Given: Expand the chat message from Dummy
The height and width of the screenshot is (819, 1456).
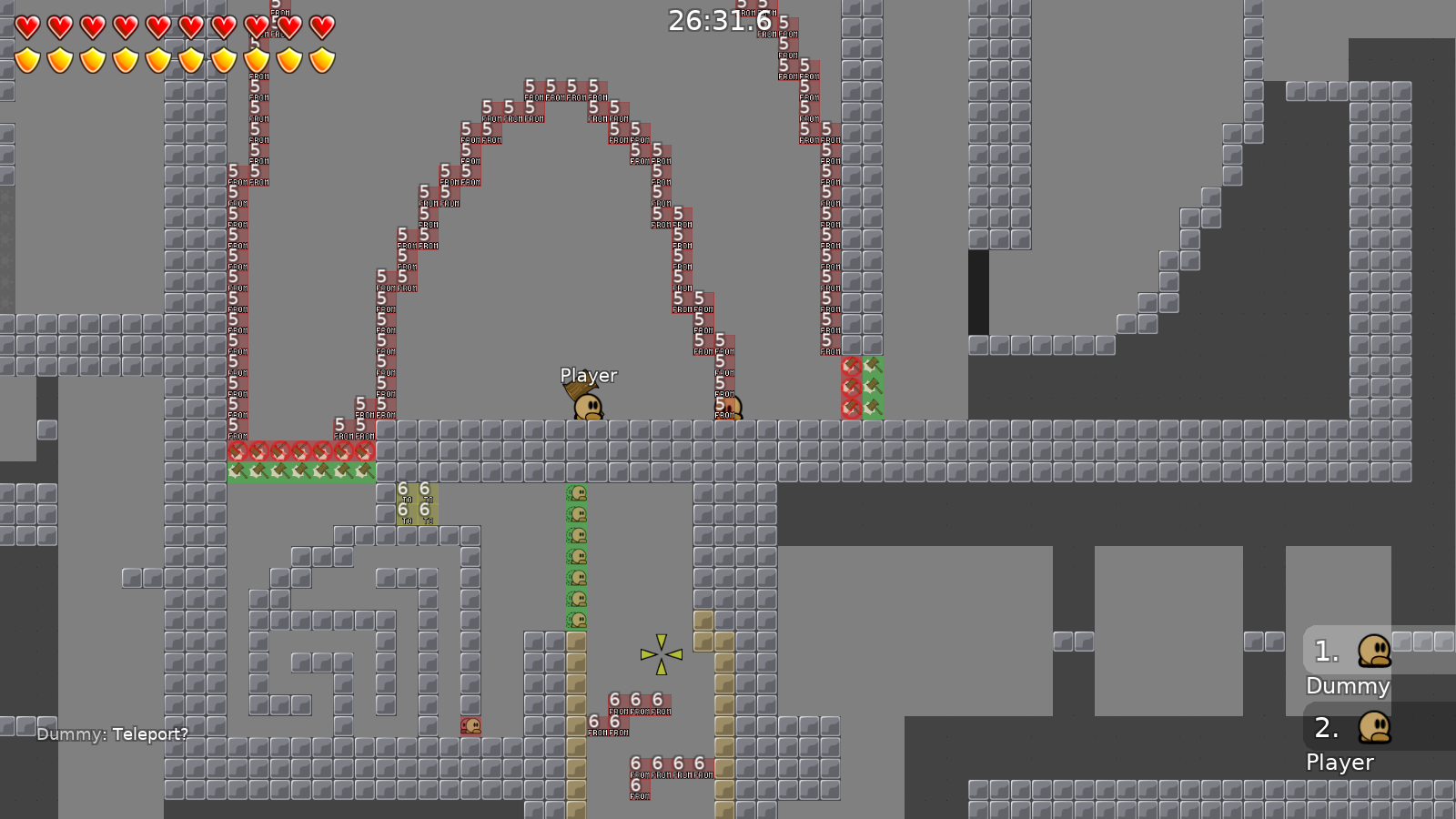Looking at the screenshot, I should click(x=111, y=733).
